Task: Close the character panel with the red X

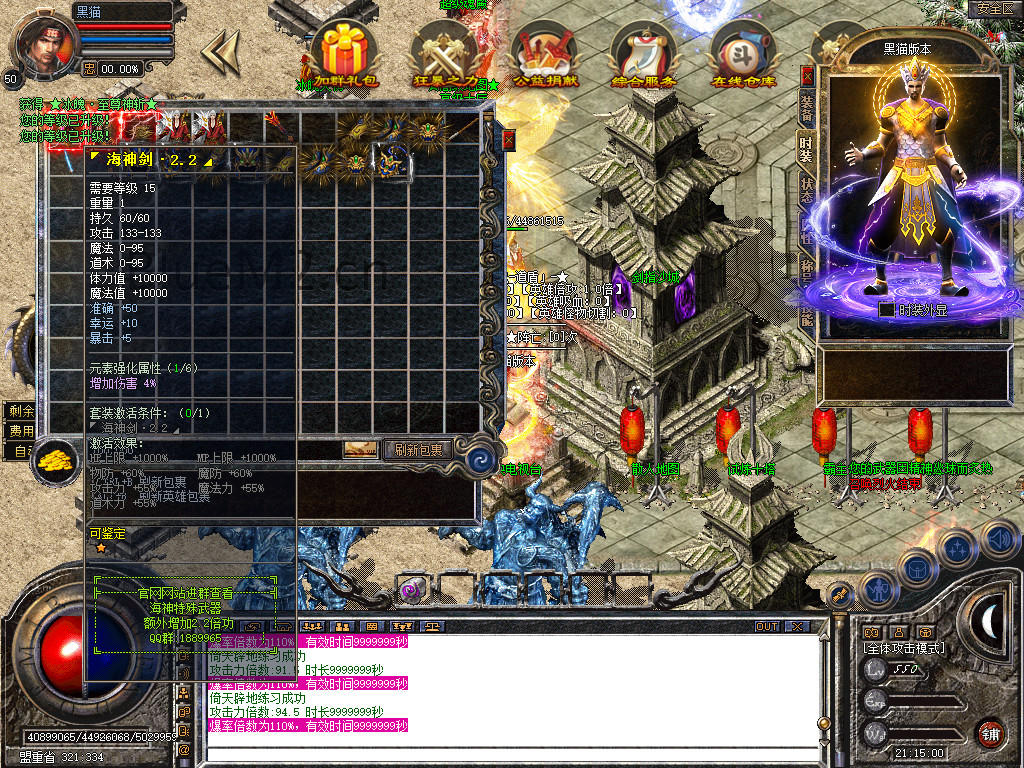Action: click(x=808, y=76)
